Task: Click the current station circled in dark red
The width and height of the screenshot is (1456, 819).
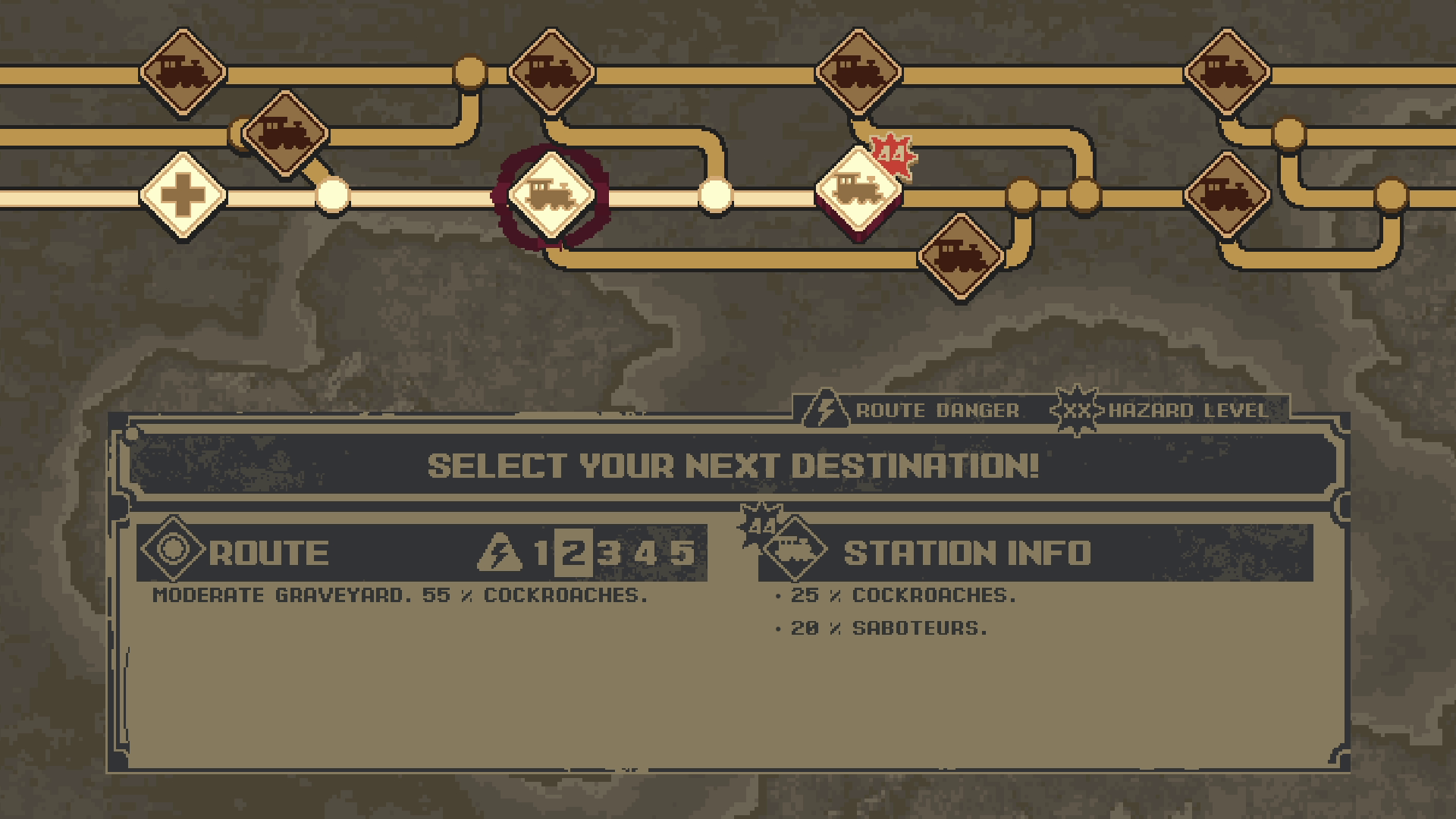Action: point(551,195)
